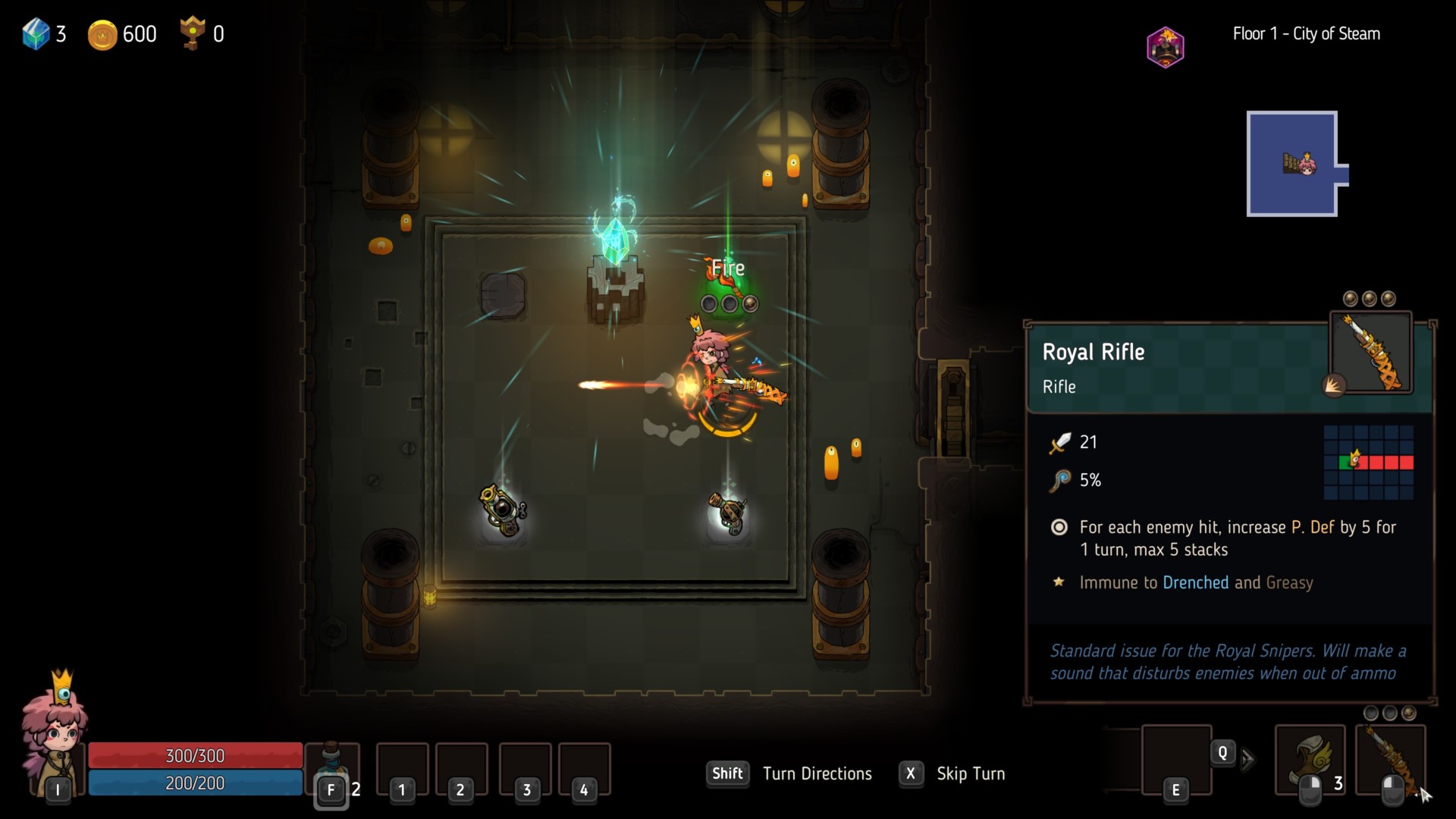Click the trophy emblem counter icon
This screenshot has height=819, width=1456.
[x=193, y=33]
